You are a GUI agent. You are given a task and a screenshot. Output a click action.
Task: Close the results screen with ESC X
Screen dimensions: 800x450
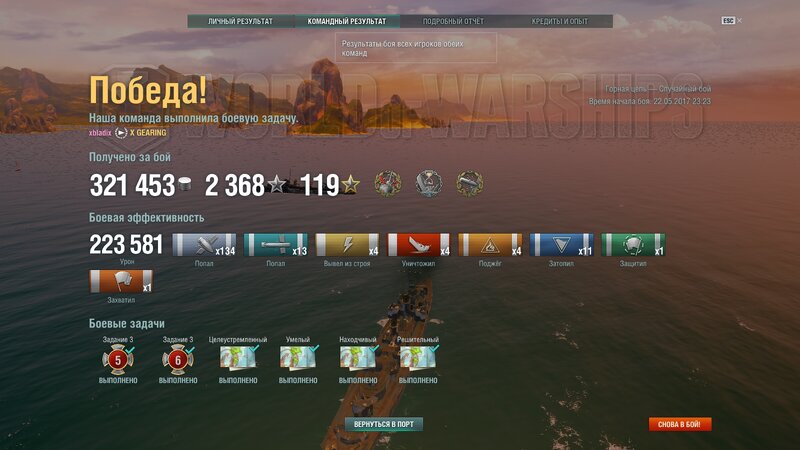732,21
